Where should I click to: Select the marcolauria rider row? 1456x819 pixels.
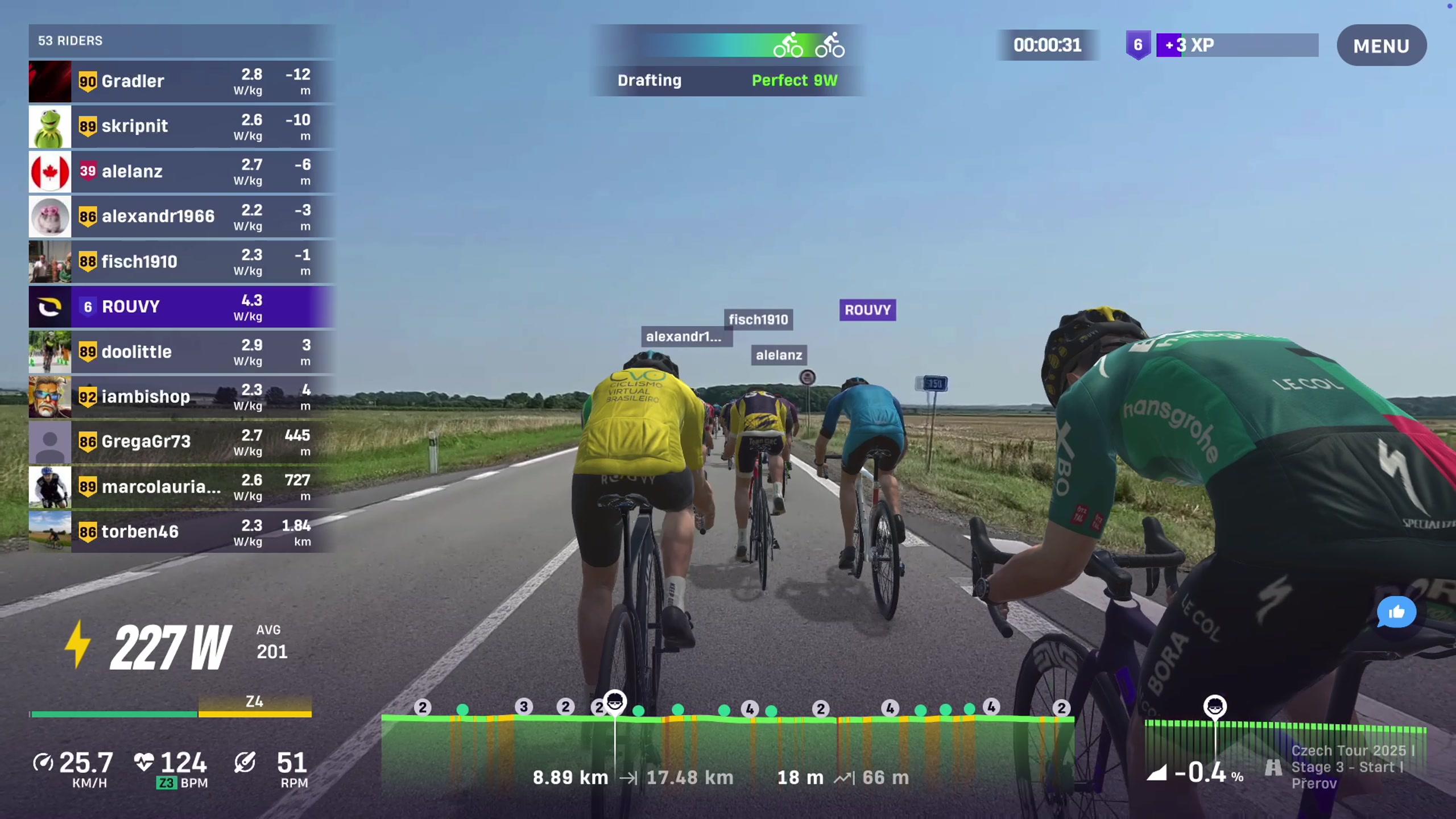[181, 487]
